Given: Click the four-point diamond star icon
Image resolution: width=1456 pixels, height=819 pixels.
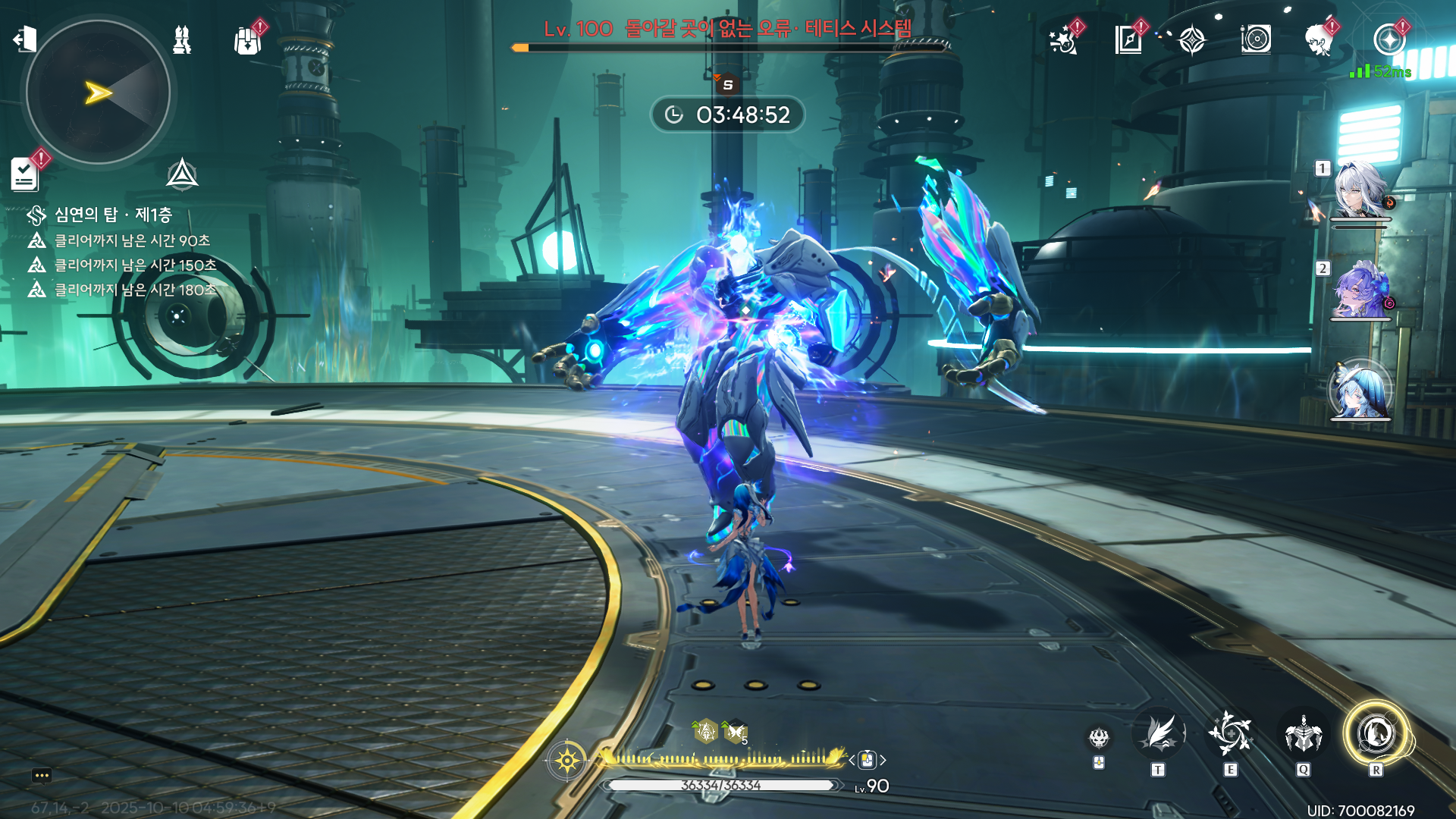Looking at the screenshot, I should [1192, 39].
